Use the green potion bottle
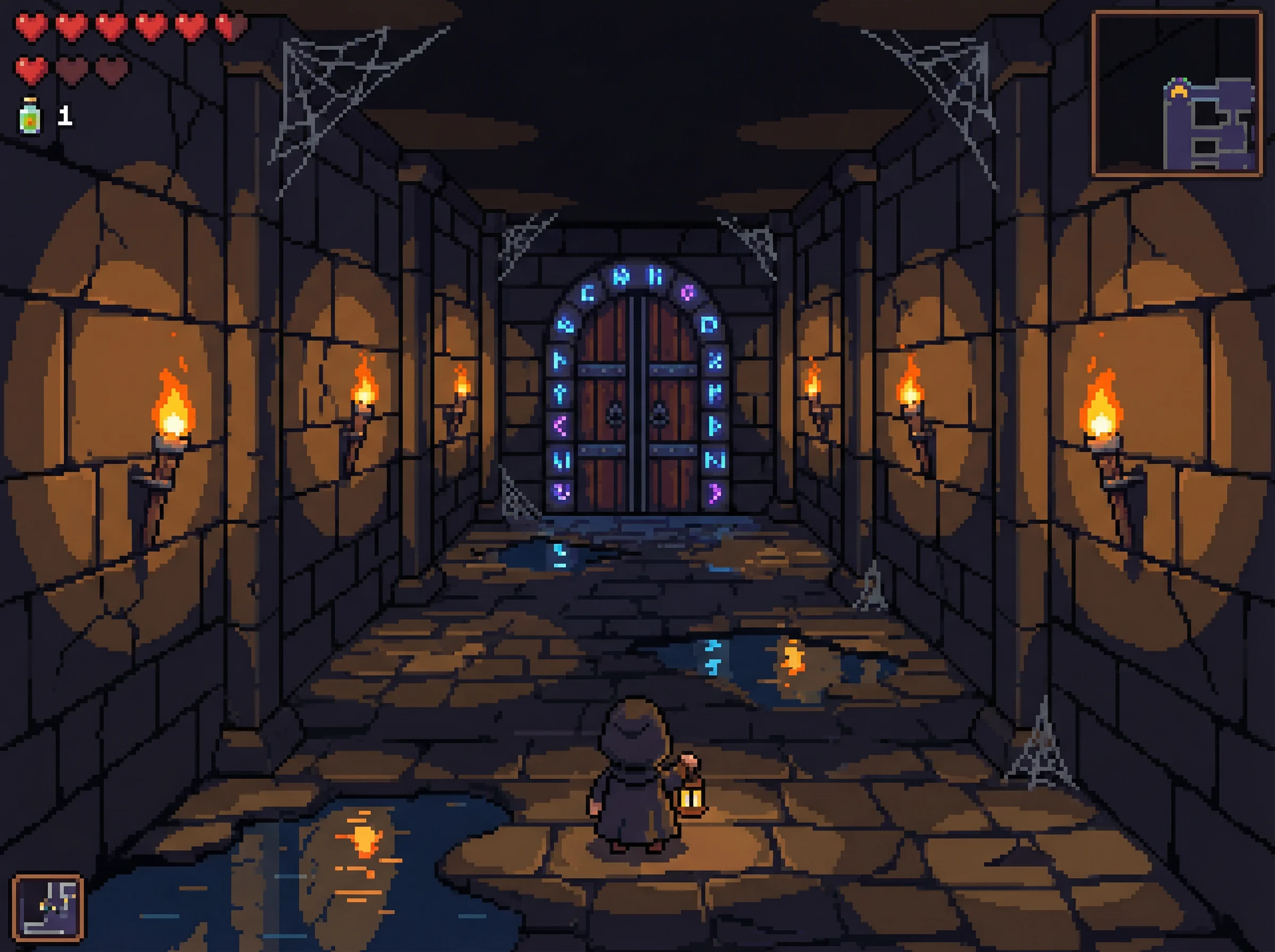This screenshot has width=1275, height=952. 30,116
